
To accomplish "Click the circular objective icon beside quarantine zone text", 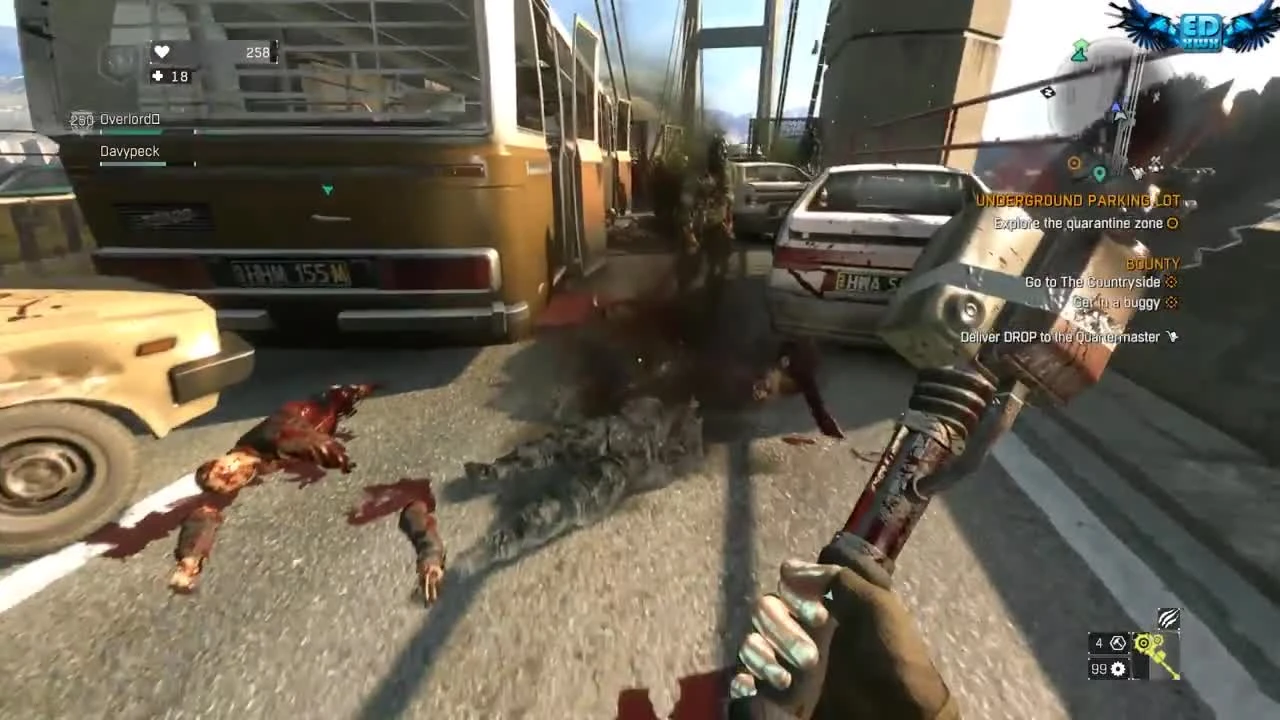I will click(x=1172, y=223).
